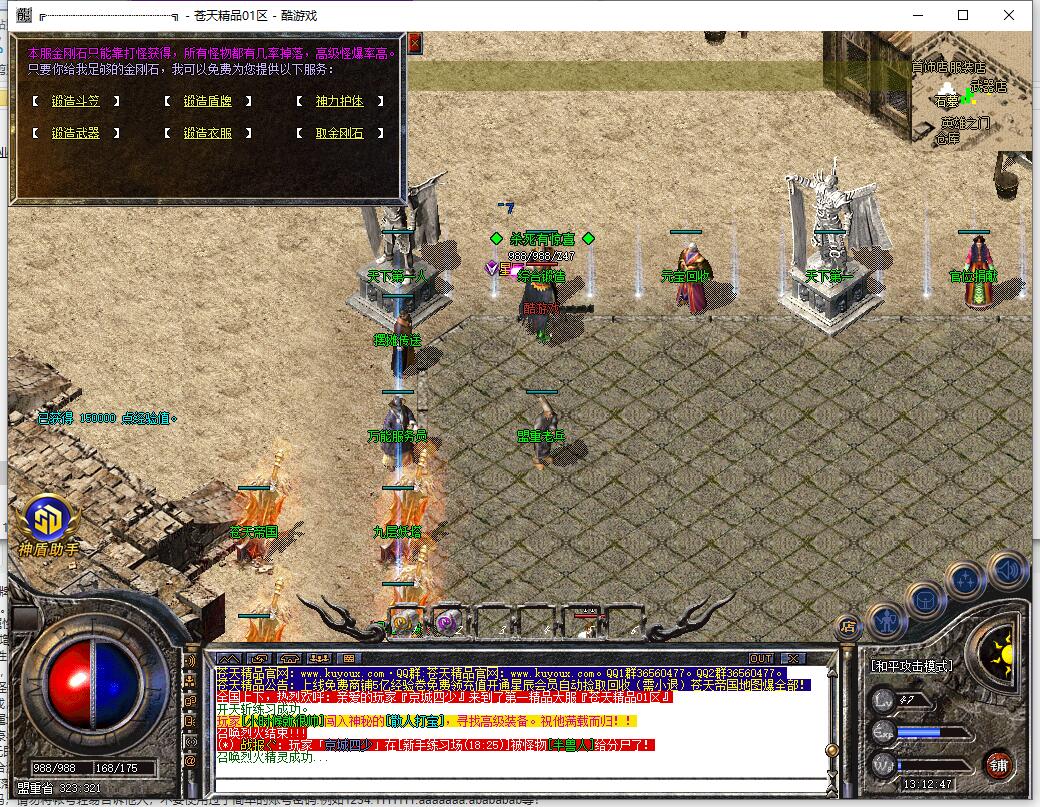The width and height of the screenshot is (1040, 807).
Task: Open the shop via the 店 button
Action: (848, 628)
